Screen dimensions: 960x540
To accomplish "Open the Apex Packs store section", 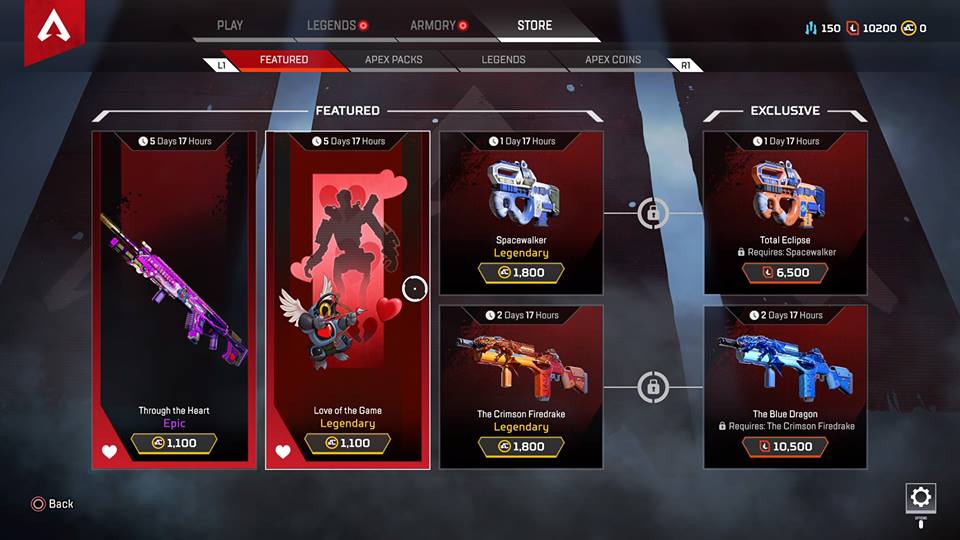I will point(394,60).
